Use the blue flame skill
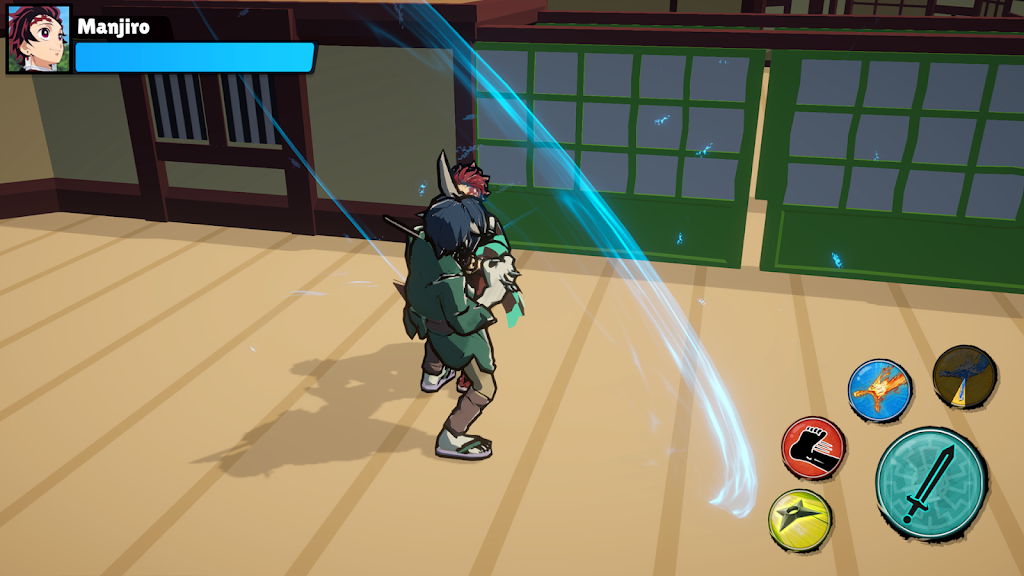 [880, 390]
